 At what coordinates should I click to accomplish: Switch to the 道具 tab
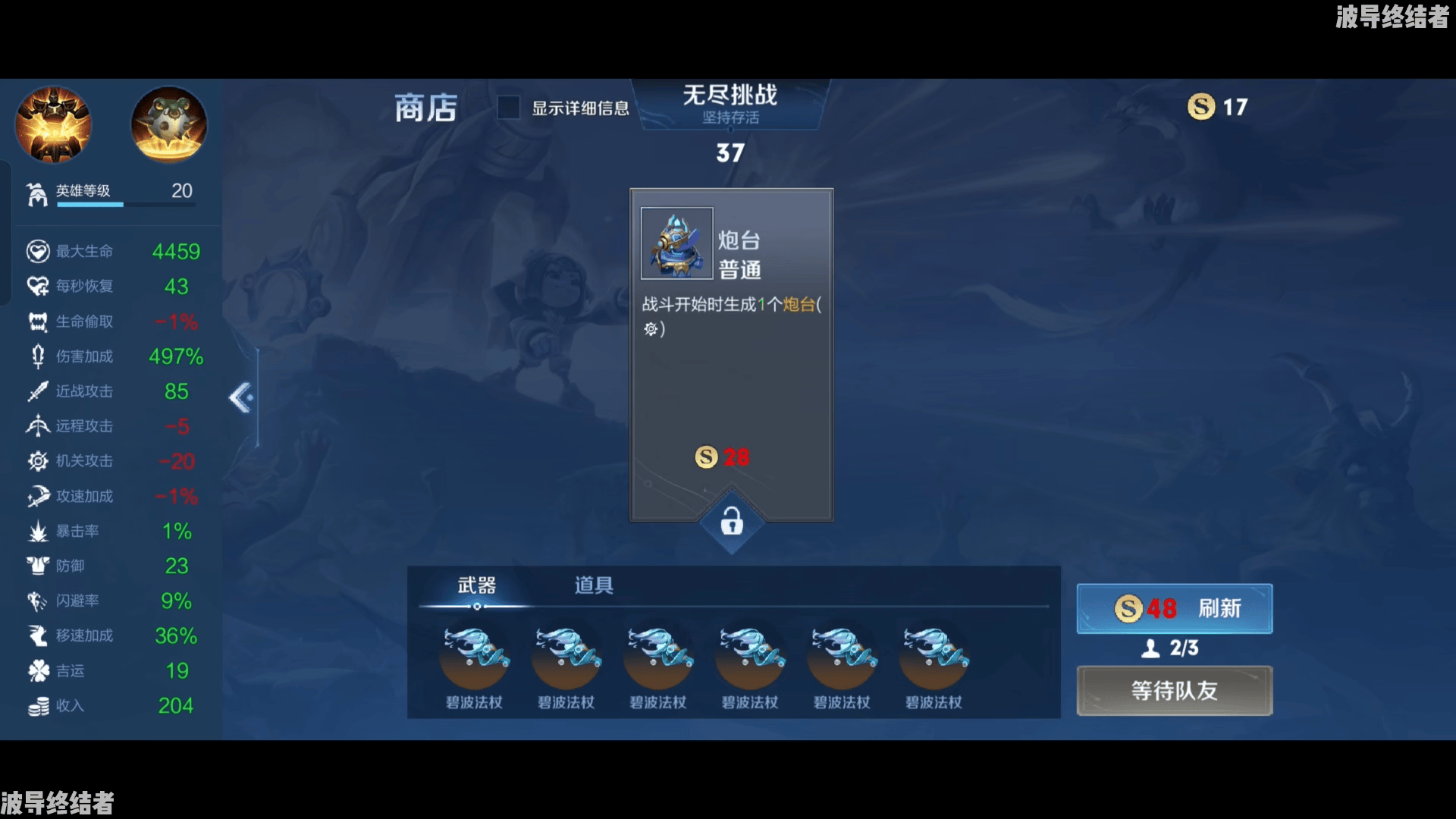[x=592, y=585]
